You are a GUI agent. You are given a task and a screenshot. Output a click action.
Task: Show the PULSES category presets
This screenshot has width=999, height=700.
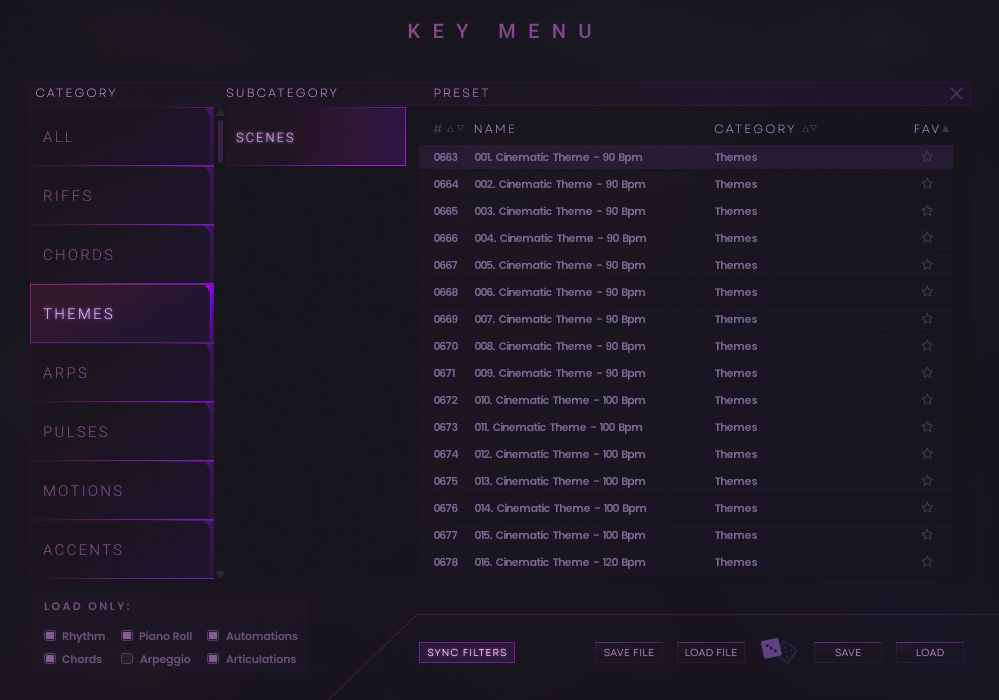pos(120,432)
